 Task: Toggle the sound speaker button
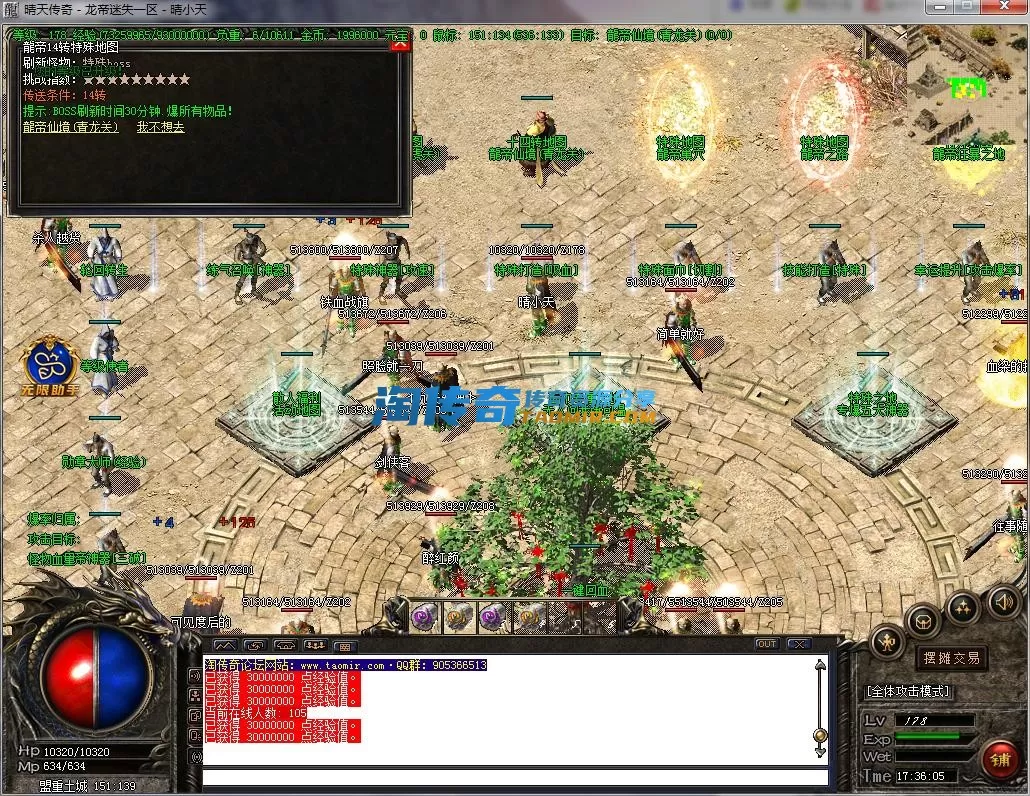tap(1003, 602)
